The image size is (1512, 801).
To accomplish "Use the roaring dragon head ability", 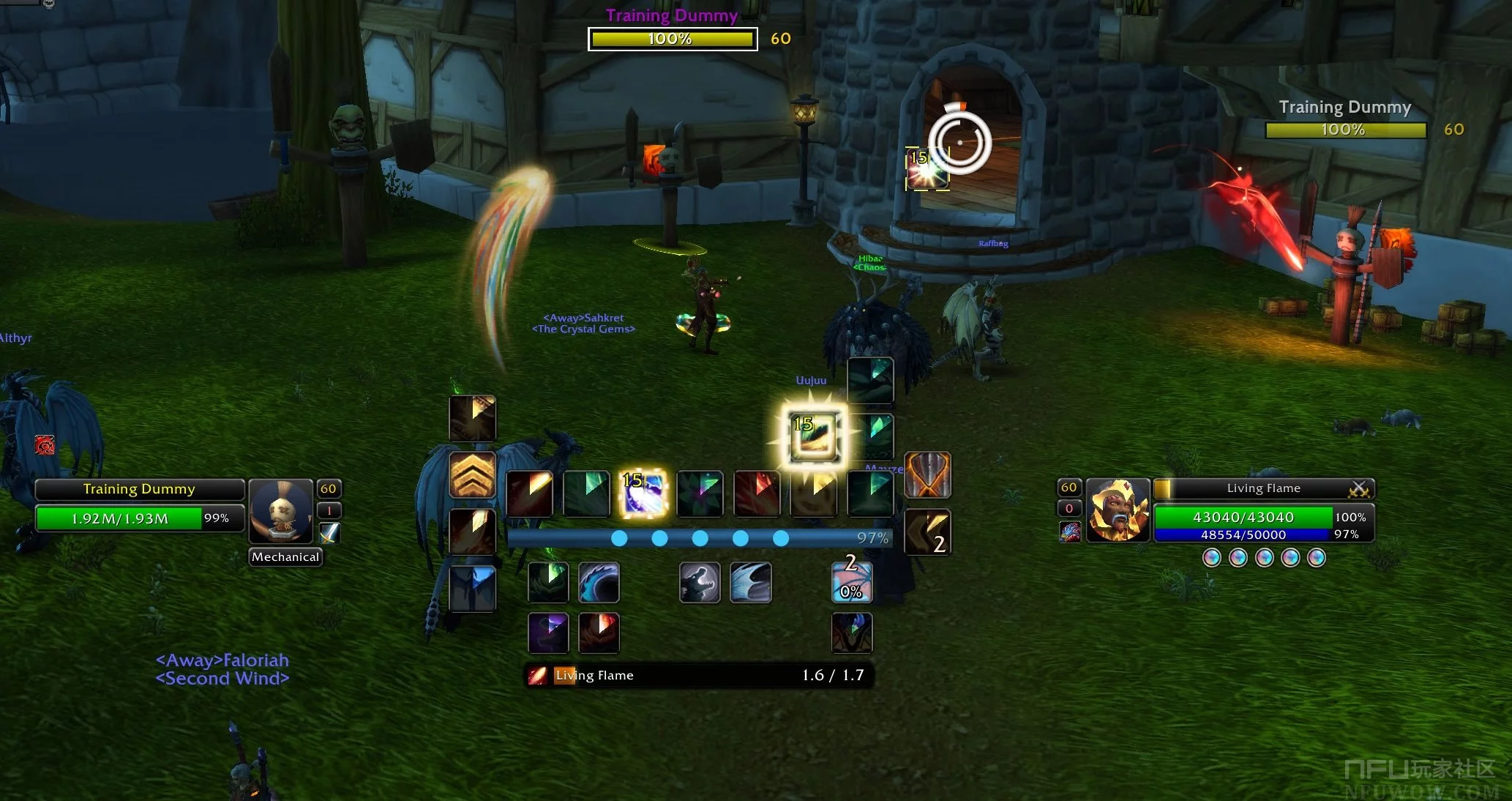I will [700, 583].
